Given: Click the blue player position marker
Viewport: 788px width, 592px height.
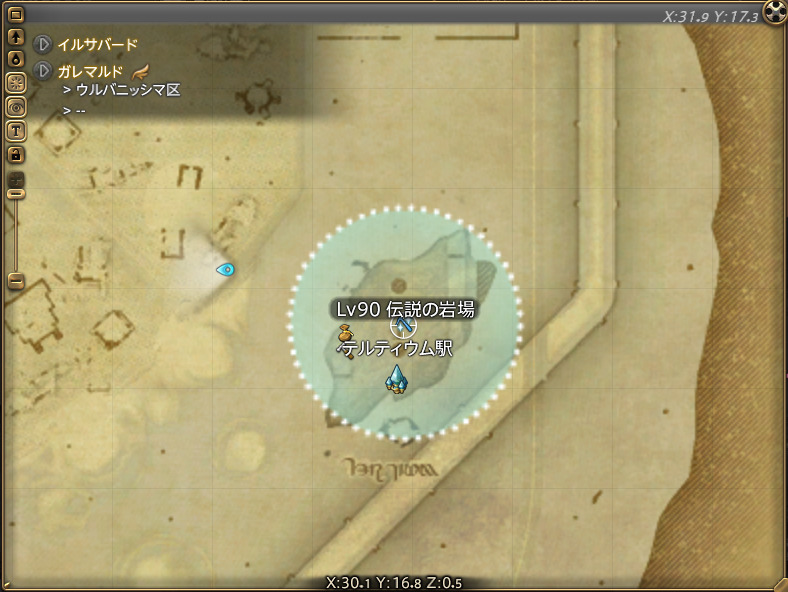Looking at the screenshot, I should [x=225, y=269].
